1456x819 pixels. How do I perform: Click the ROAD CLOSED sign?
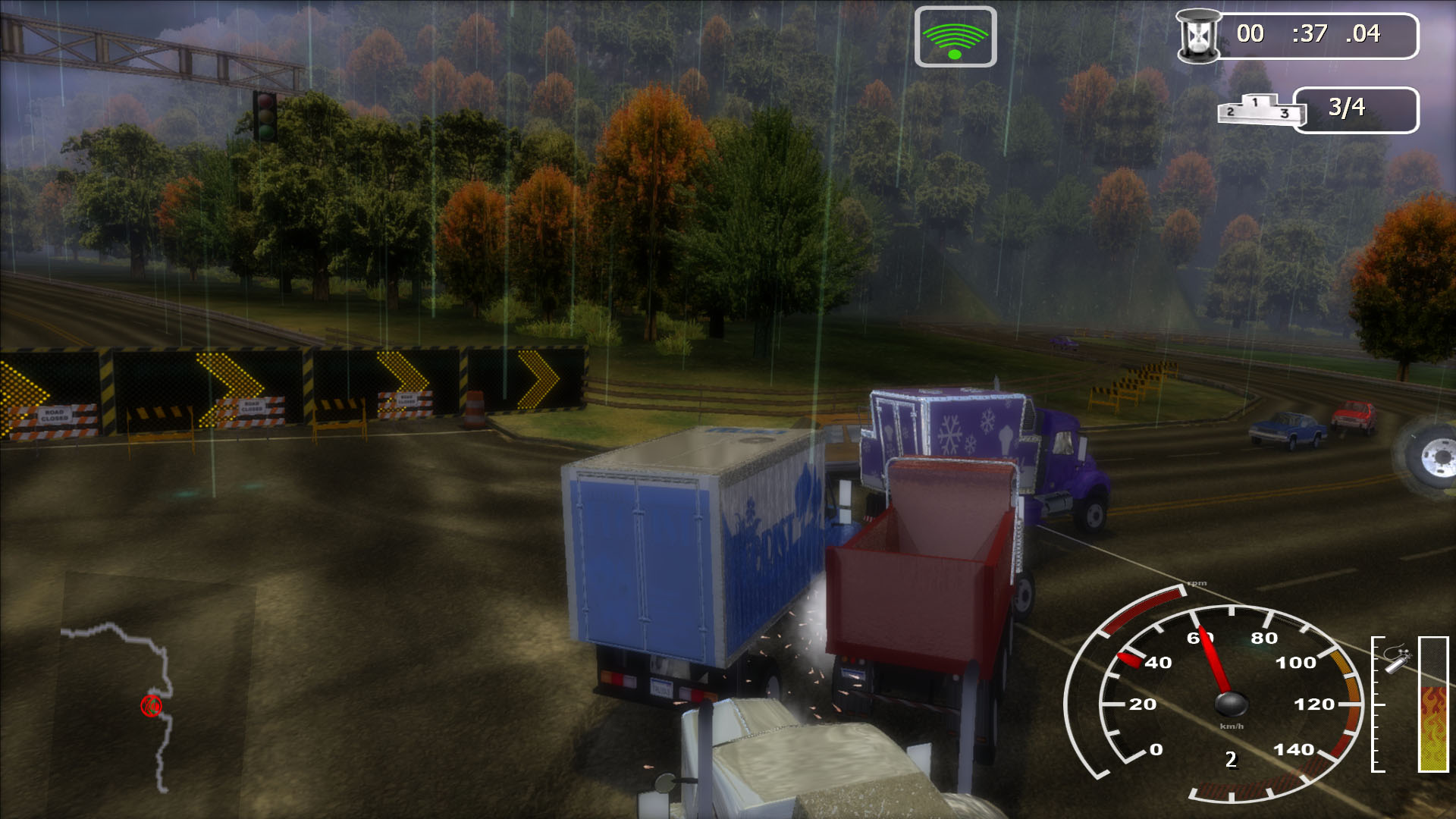pyautogui.click(x=57, y=414)
